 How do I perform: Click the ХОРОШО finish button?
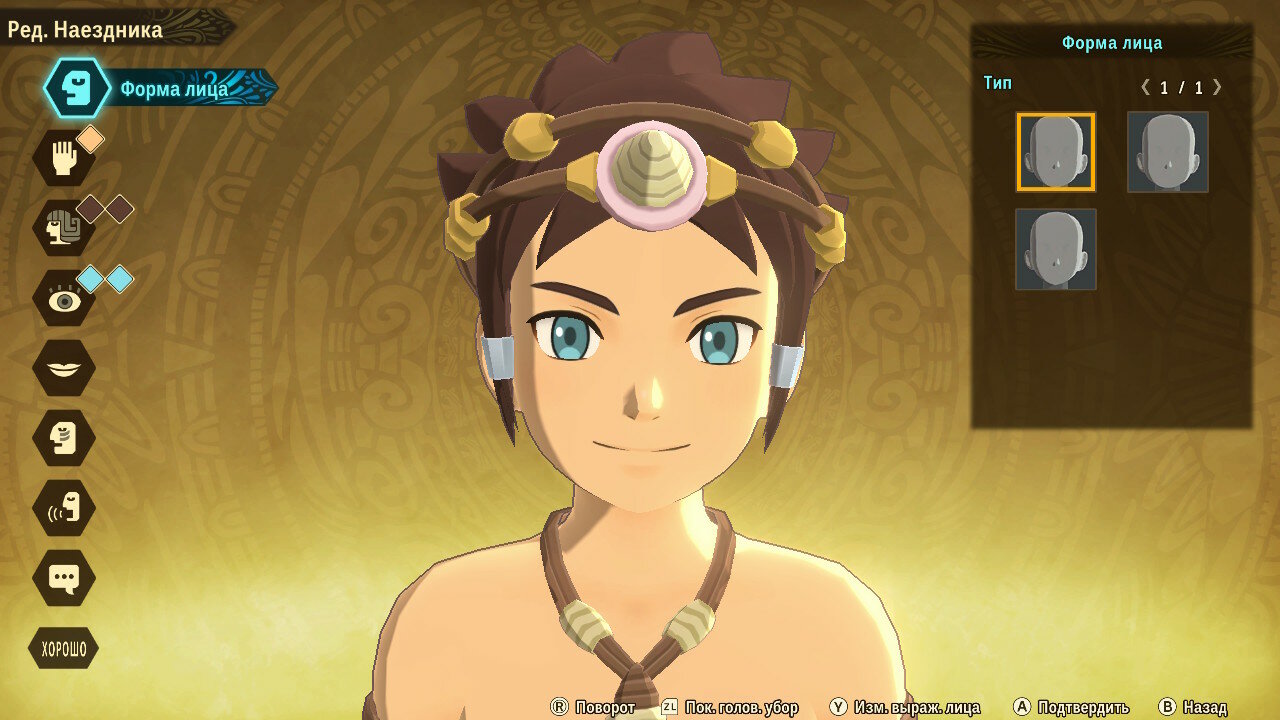click(64, 649)
